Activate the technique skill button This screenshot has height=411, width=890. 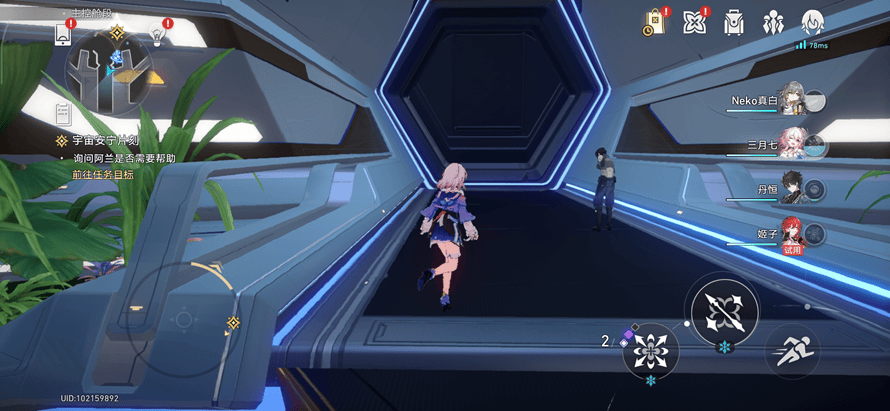click(x=651, y=350)
